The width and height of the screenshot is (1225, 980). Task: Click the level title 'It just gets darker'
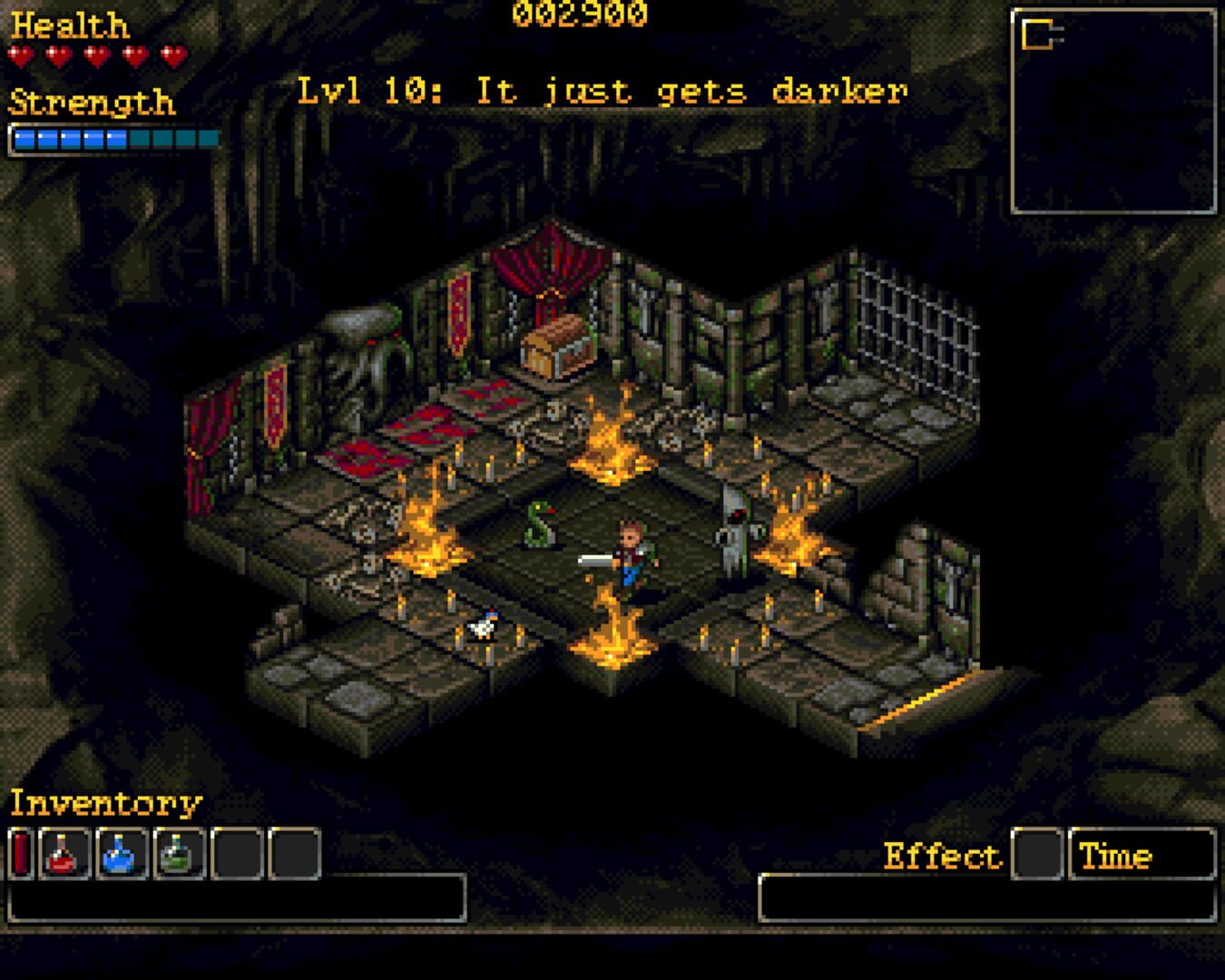pyautogui.click(x=603, y=89)
